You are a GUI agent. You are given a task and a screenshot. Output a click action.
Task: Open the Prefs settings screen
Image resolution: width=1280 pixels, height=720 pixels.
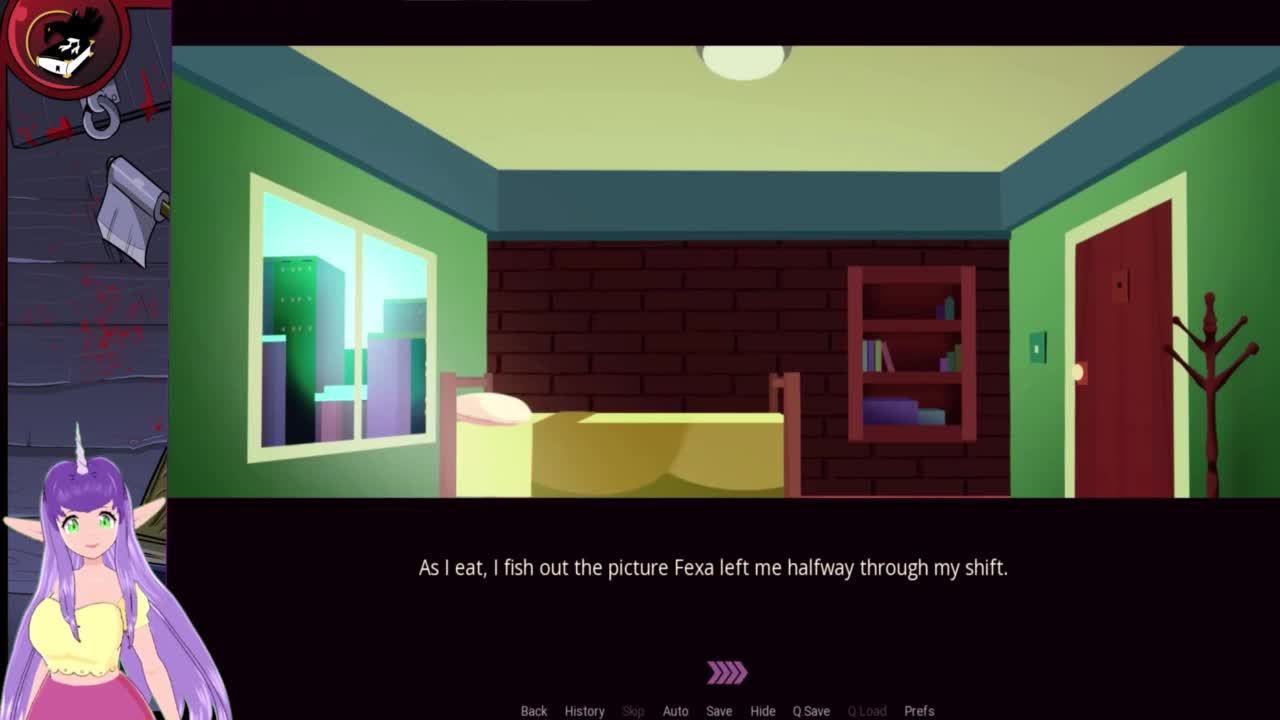[x=919, y=711]
